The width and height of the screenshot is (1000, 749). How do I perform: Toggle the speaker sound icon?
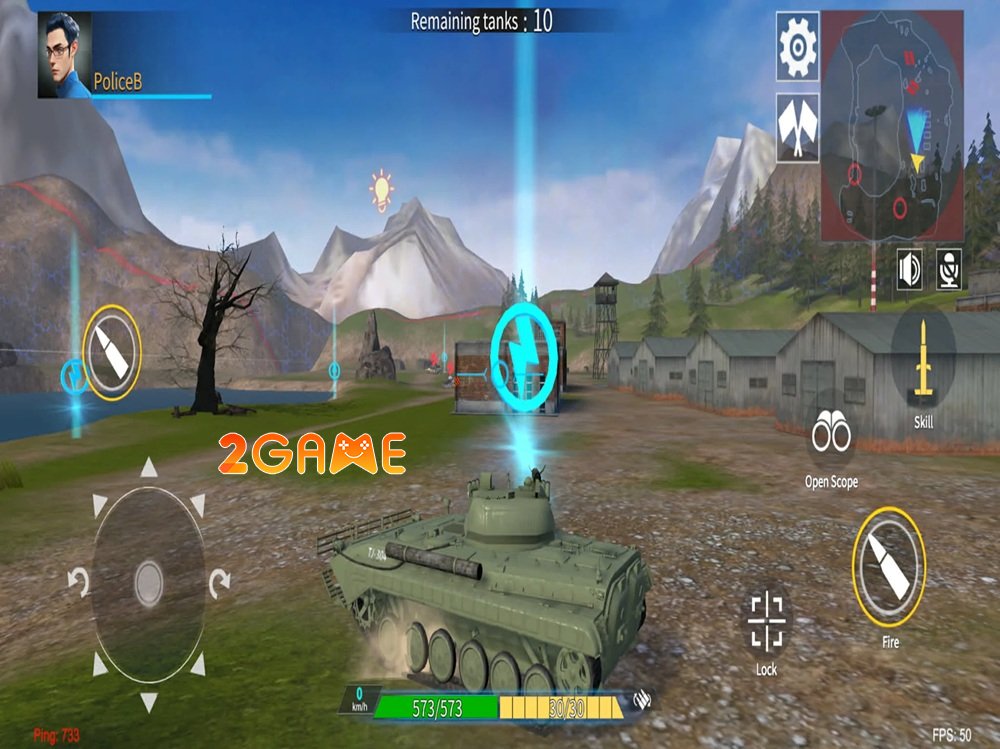click(909, 268)
